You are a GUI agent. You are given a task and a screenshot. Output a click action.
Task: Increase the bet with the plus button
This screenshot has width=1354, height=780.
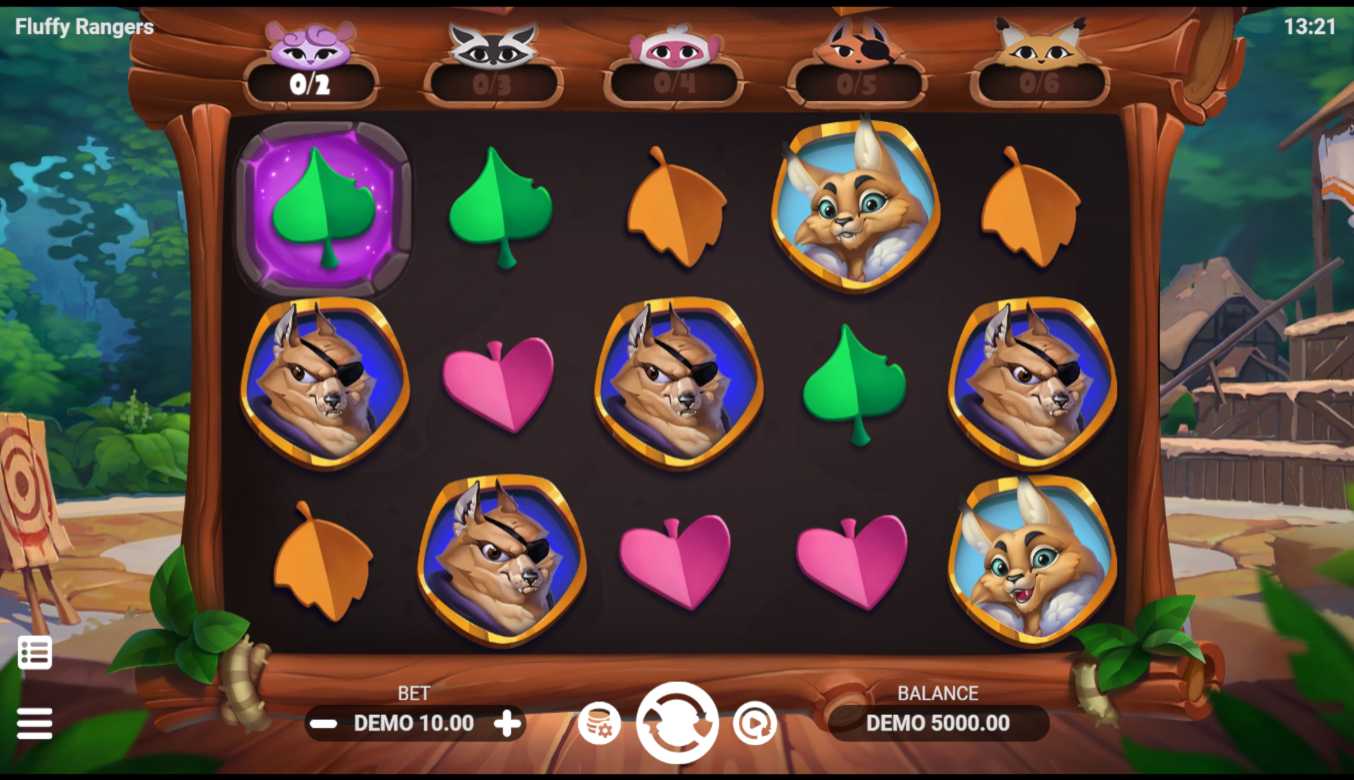508,723
